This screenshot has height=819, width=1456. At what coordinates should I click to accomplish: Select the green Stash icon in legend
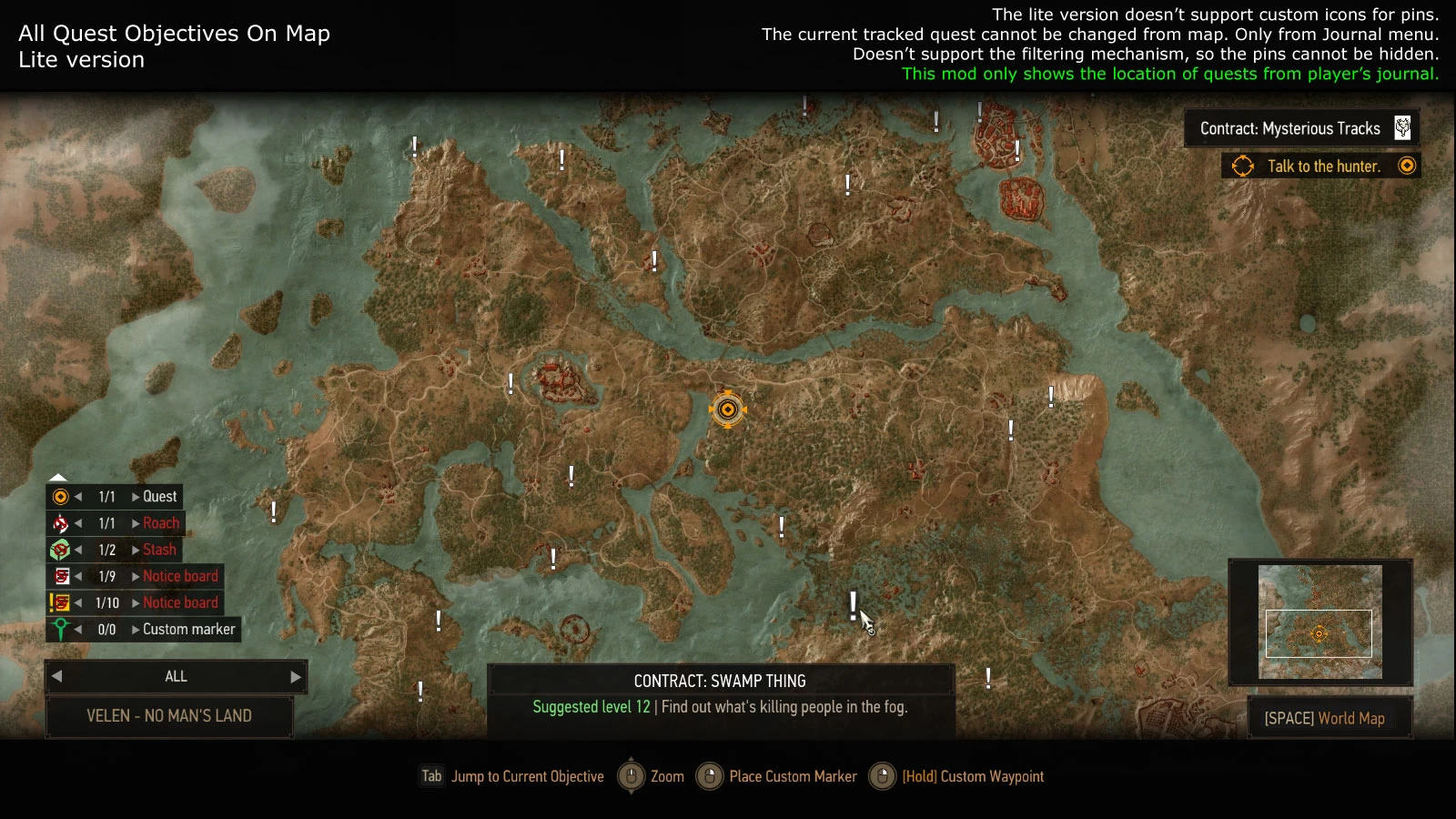[60, 549]
